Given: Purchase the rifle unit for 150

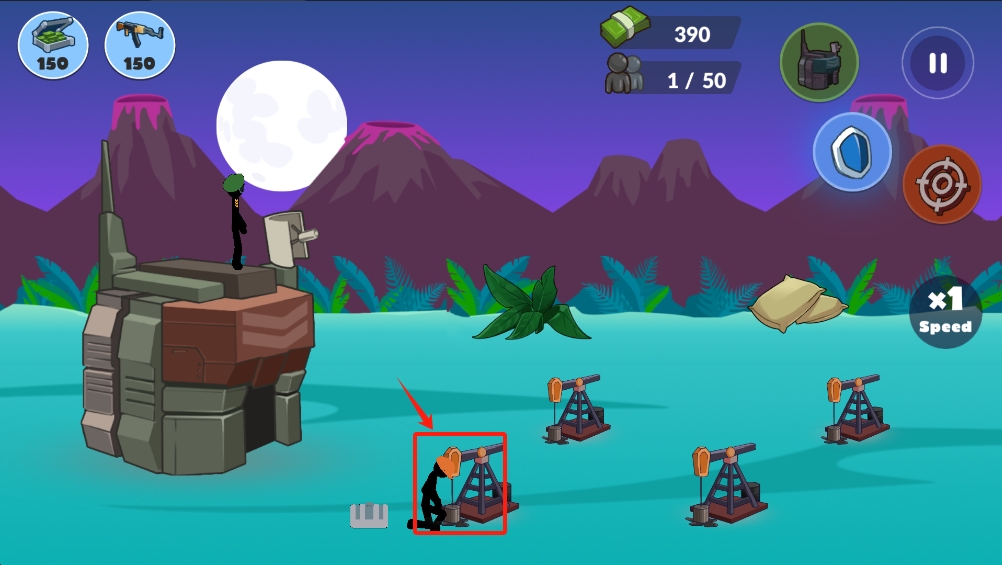Looking at the screenshot, I should [x=139, y=45].
